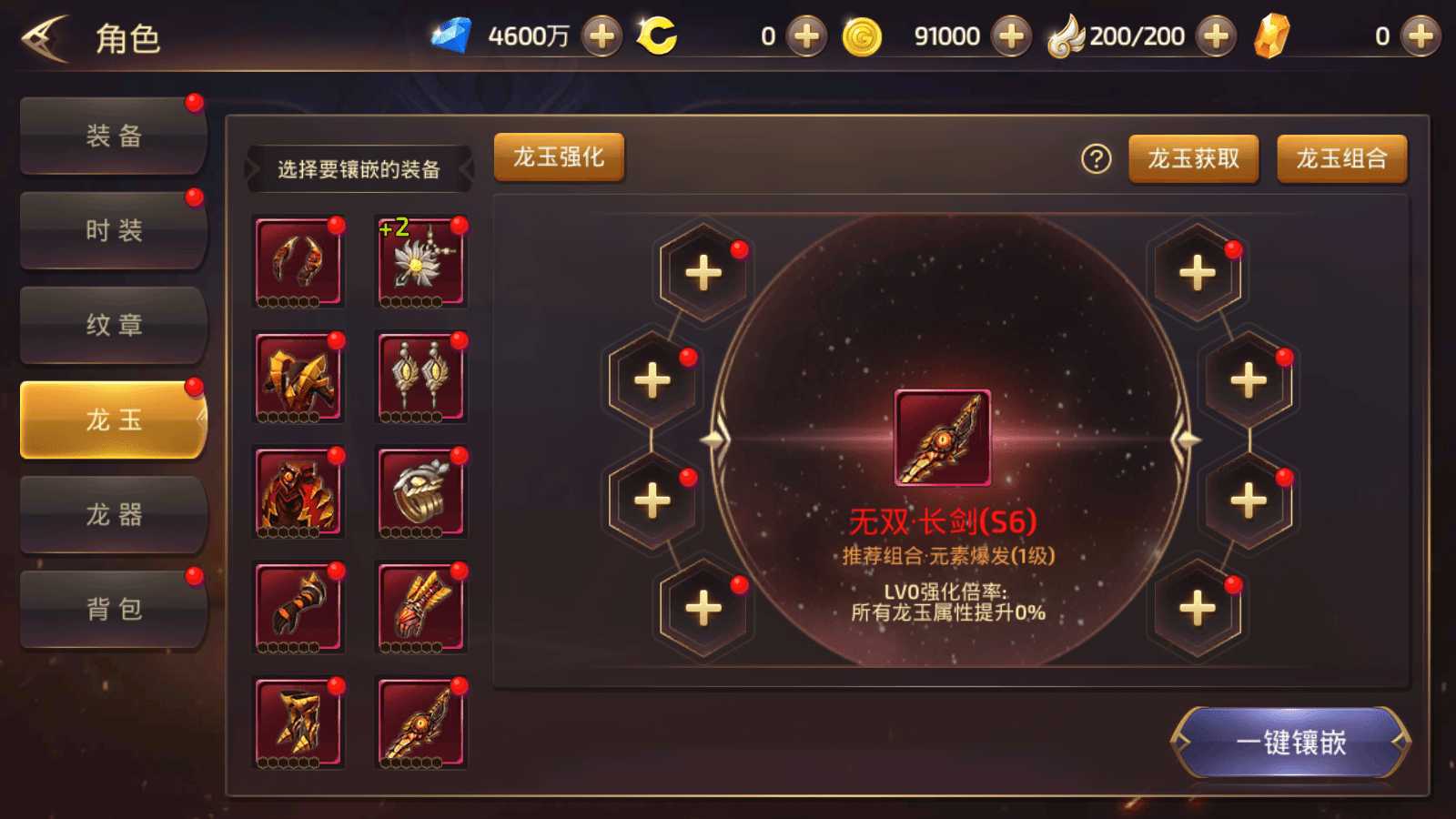Click the wings 200/200 plus icon
The width and height of the screenshot is (1456, 819).
1214,36
